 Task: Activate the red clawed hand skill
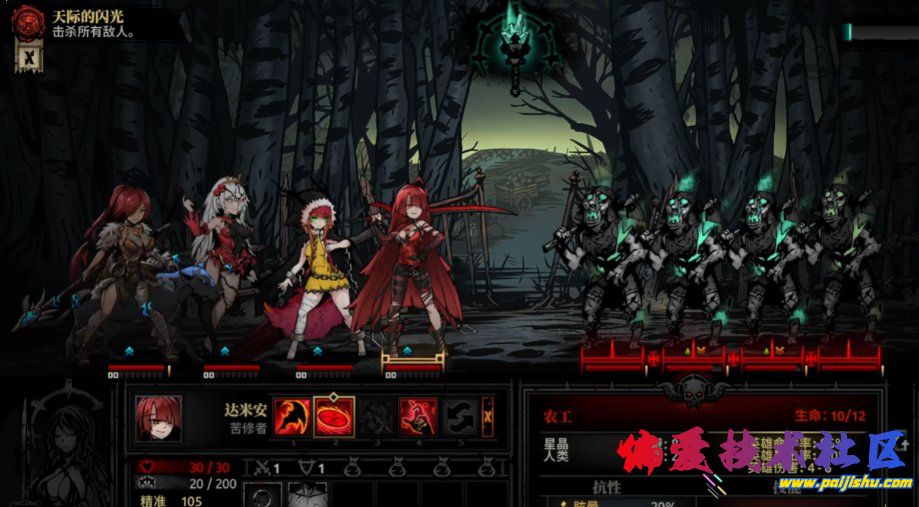click(x=417, y=415)
